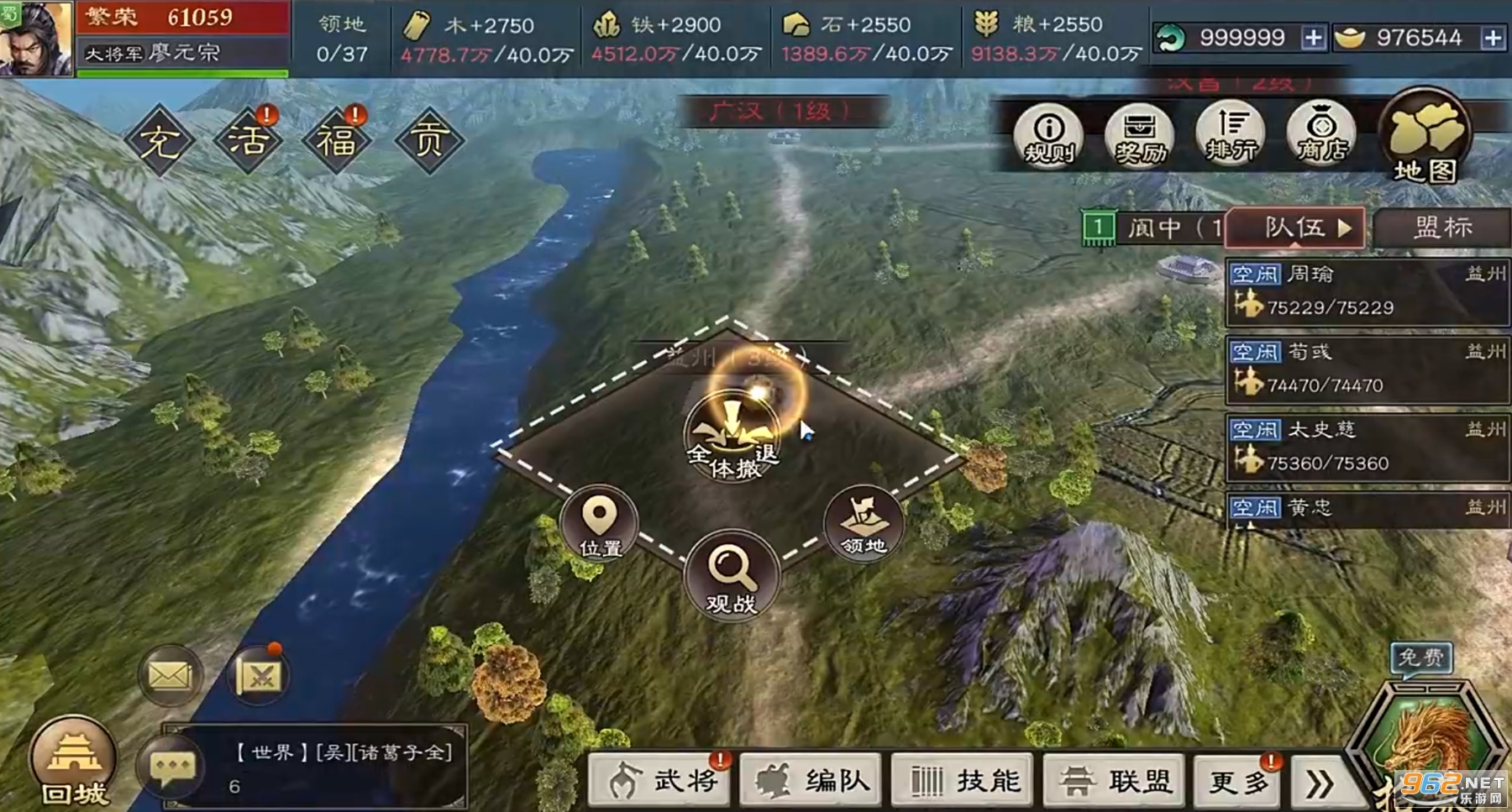Select 太史慈's team row
Viewport: 1512px width, 812px height.
click(x=1368, y=447)
